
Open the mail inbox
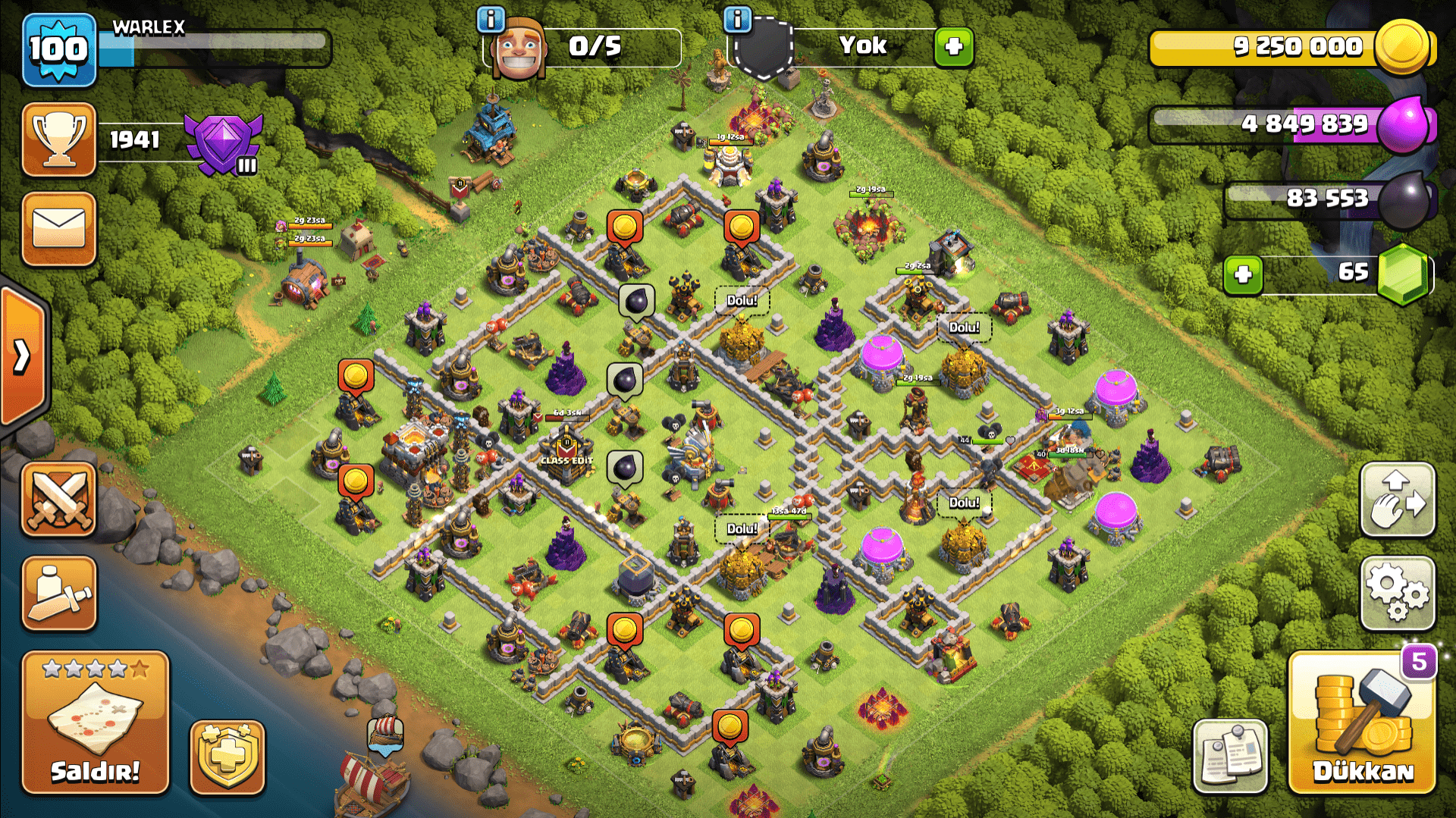coord(58,227)
